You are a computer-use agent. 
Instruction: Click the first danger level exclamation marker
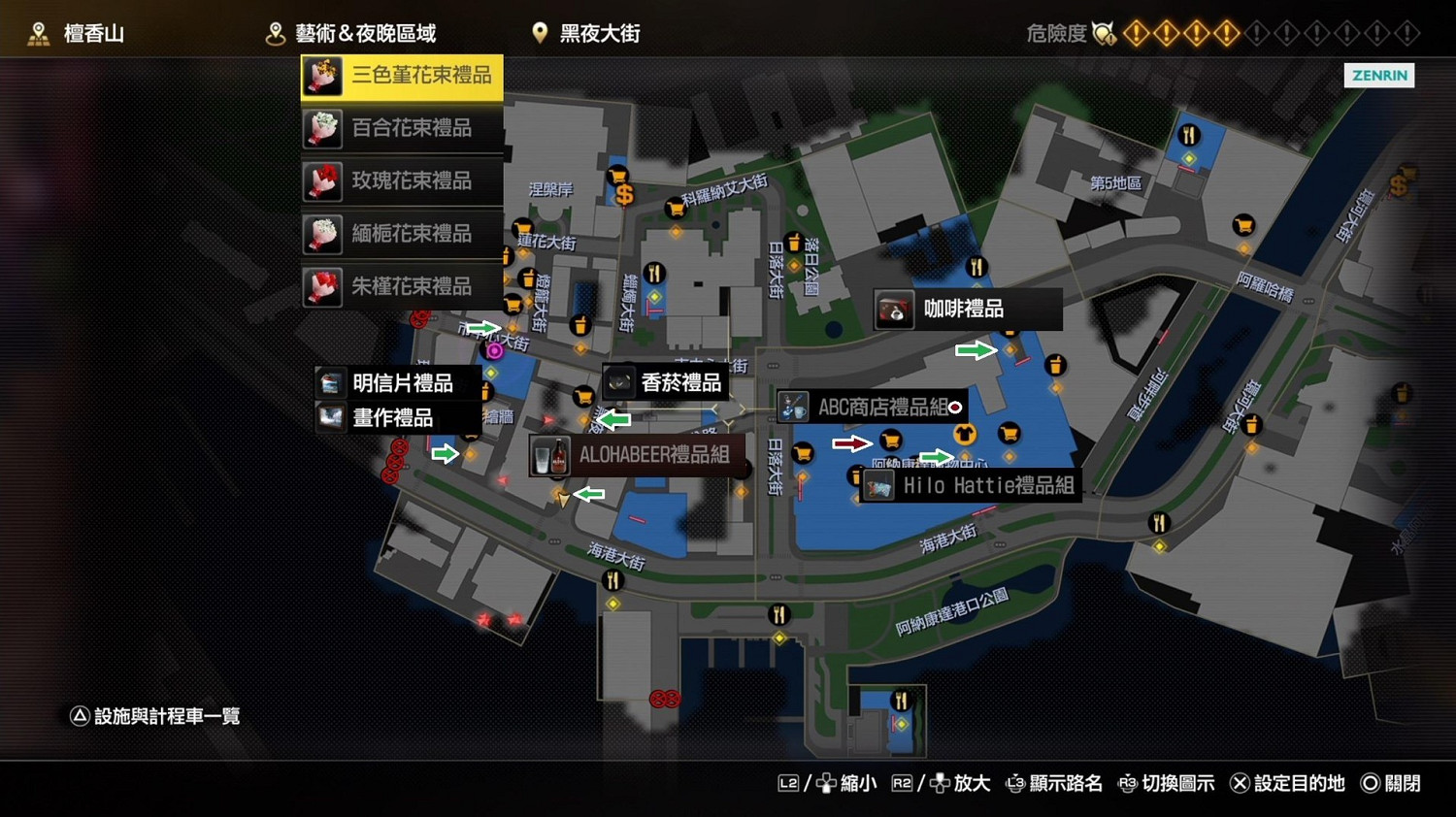(x=1138, y=32)
